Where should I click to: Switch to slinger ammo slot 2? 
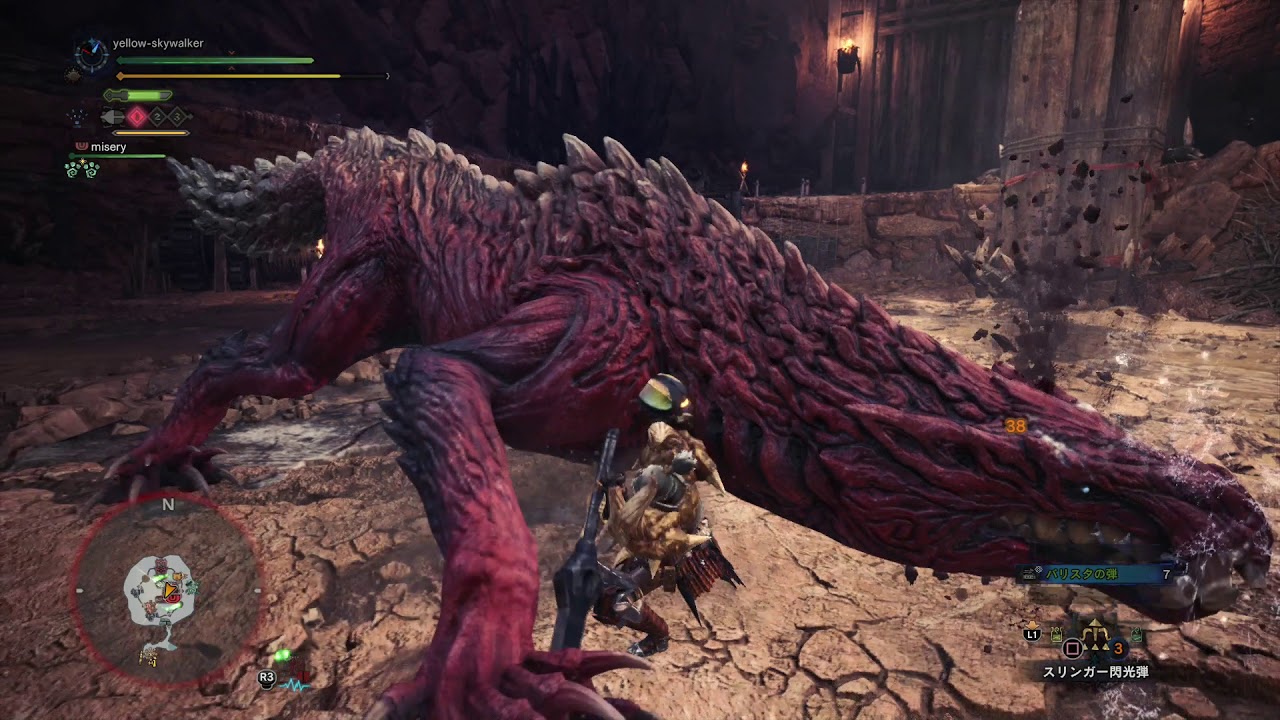(156, 115)
